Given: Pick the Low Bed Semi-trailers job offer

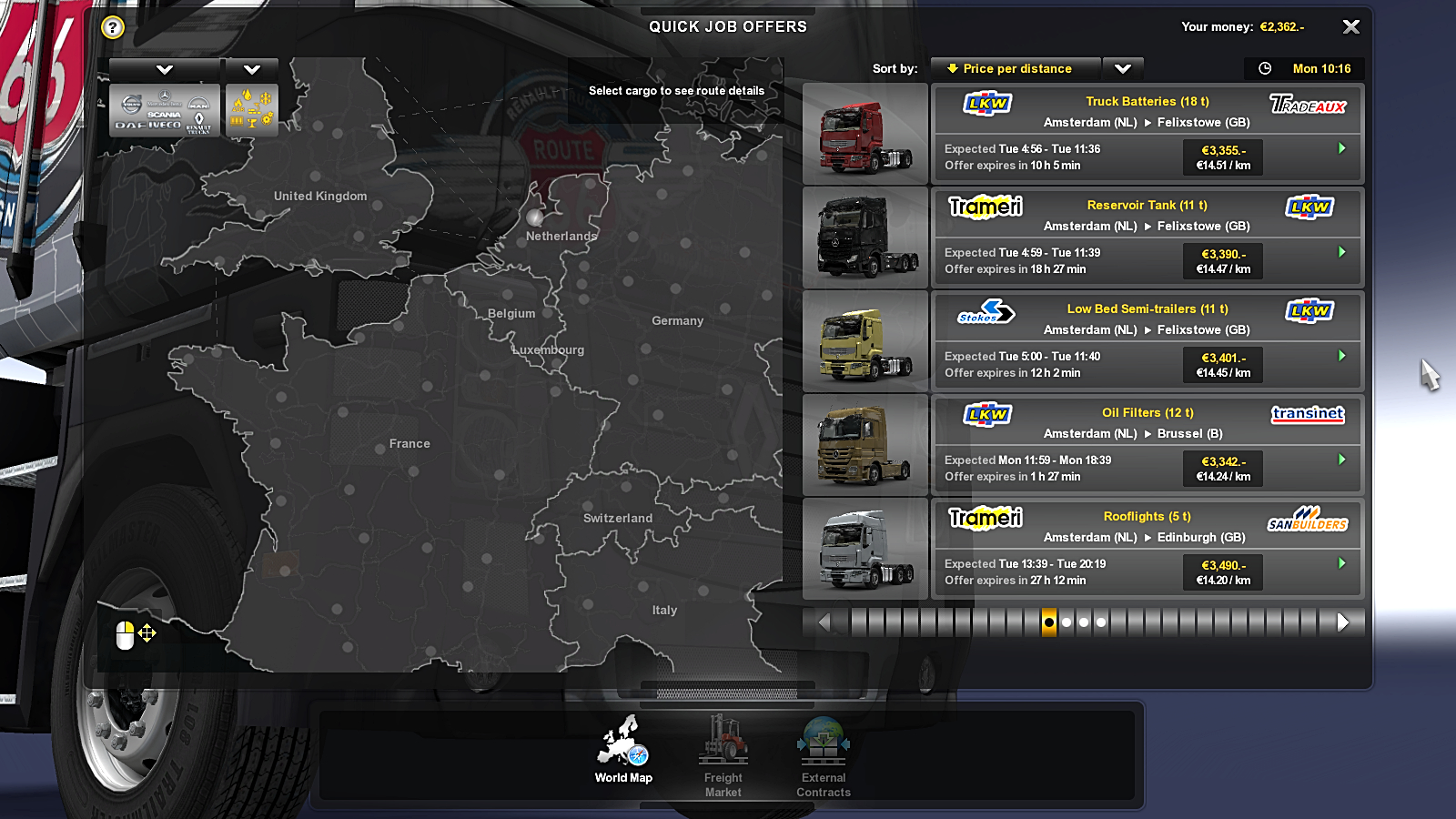Looking at the screenshot, I should tap(1147, 341).
